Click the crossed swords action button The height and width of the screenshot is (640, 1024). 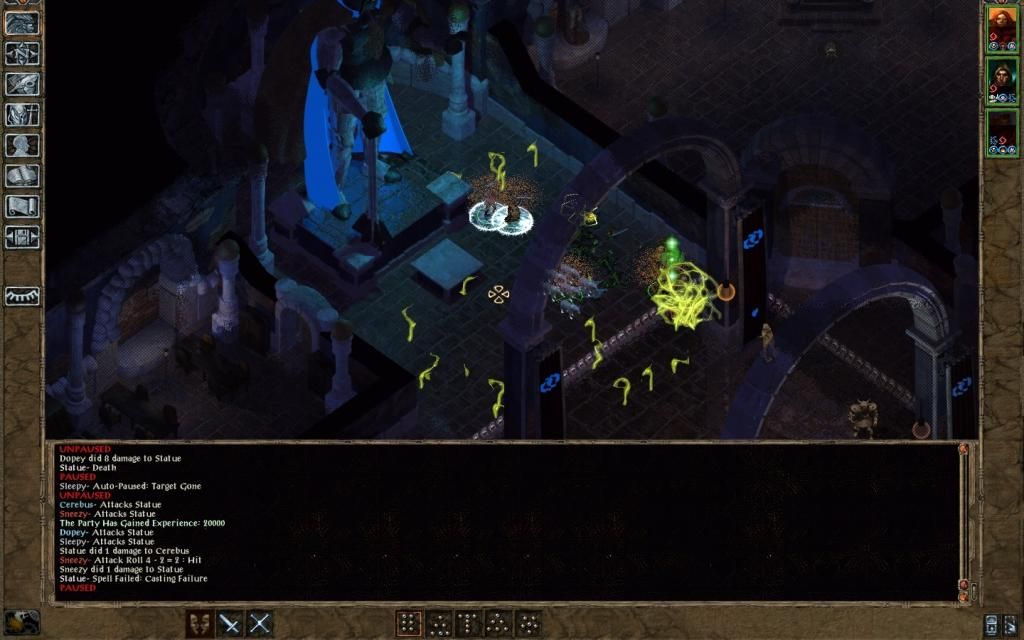click(260, 623)
